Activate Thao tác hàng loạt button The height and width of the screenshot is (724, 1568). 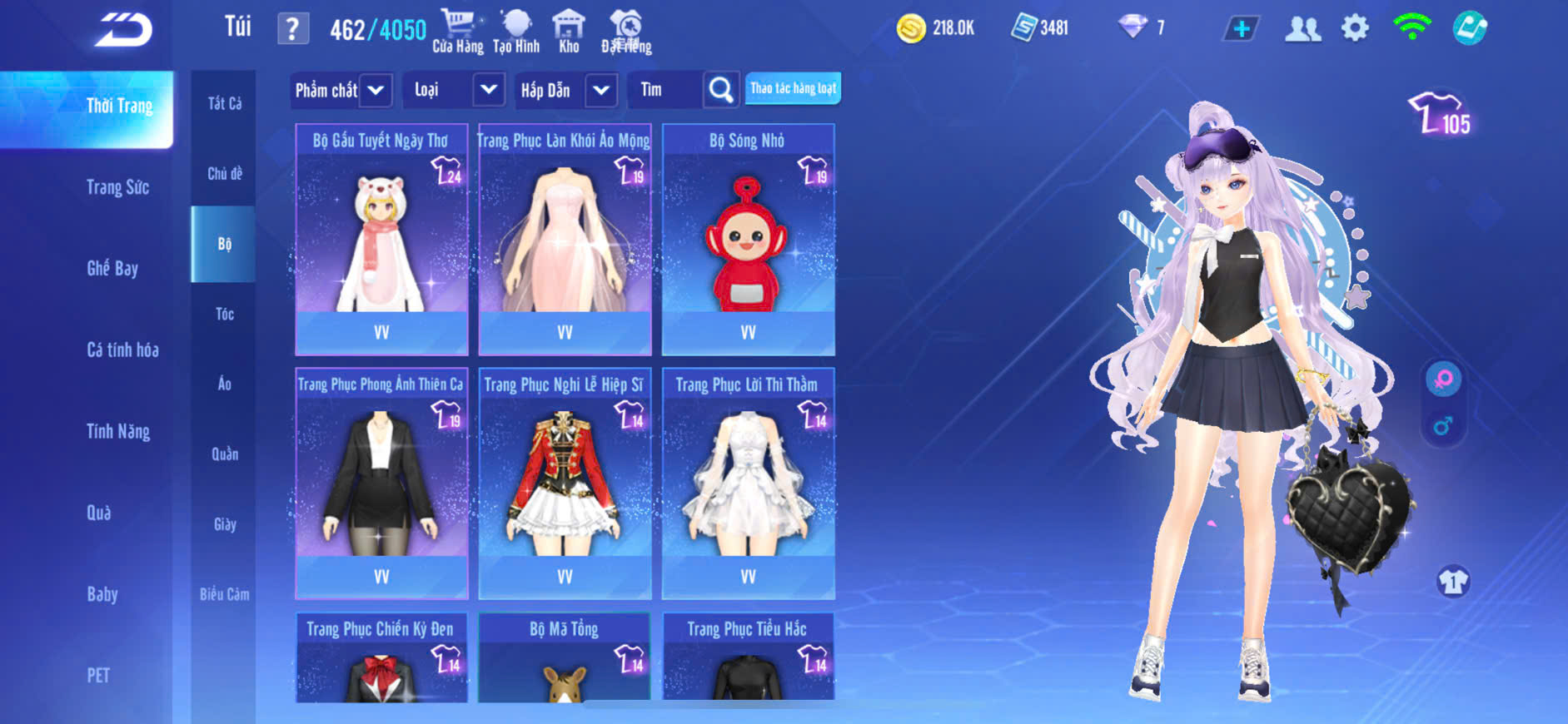tap(793, 88)
